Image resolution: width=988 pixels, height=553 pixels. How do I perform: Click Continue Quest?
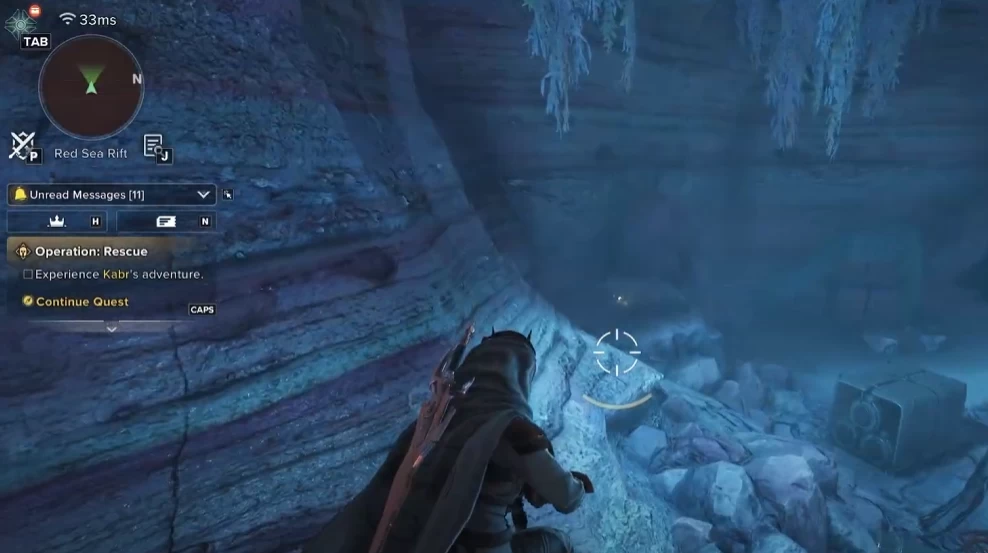[82, 301]
